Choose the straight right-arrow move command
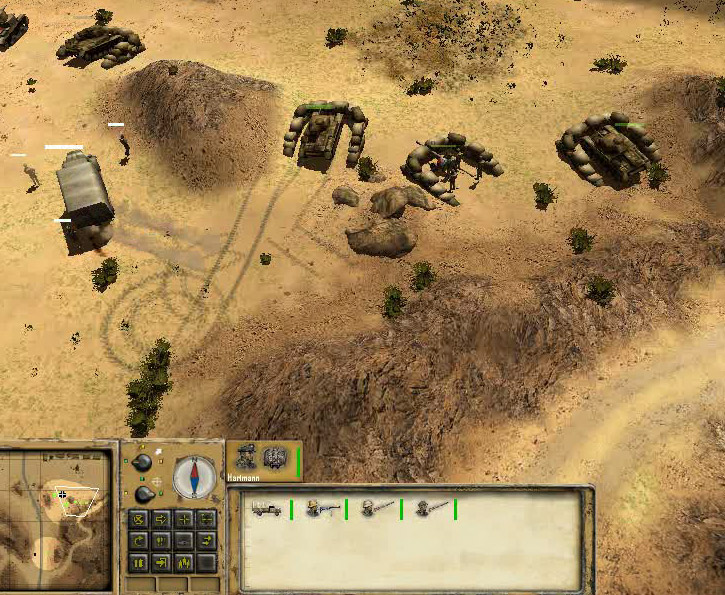Viewport: 725px width, 595px height. [161, 519]
